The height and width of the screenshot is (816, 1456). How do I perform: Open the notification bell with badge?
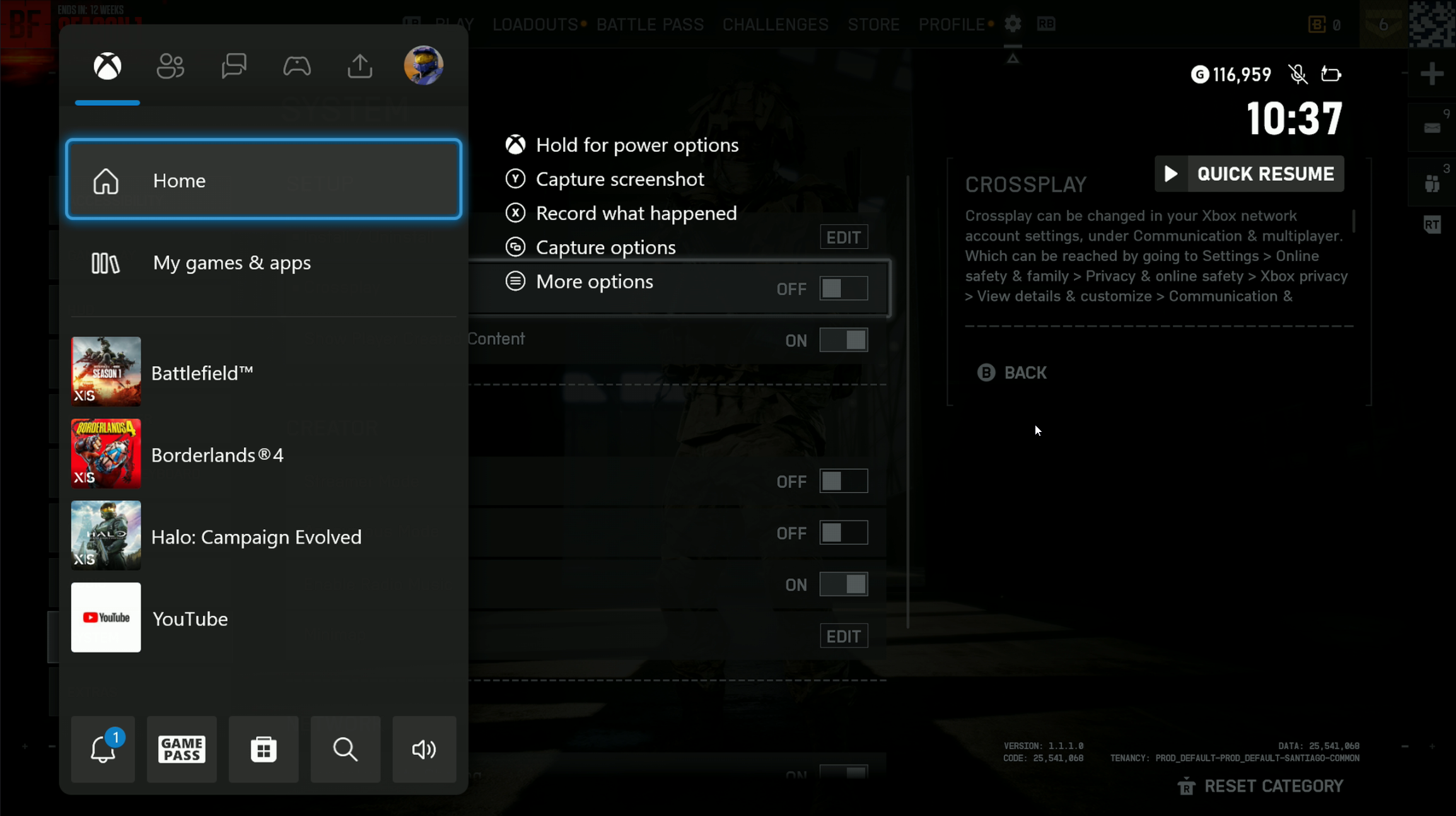103,749
